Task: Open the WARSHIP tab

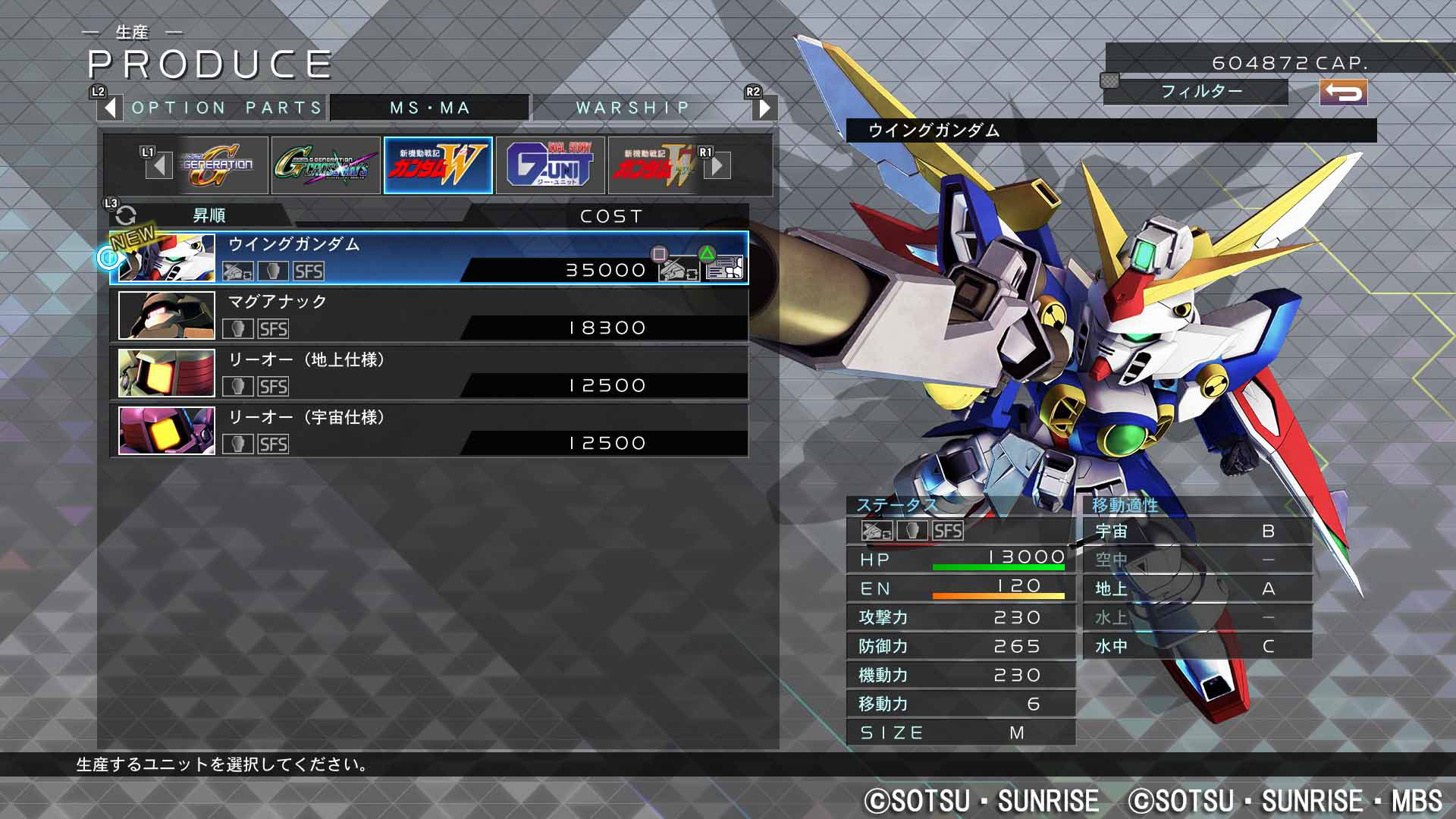Action: coord(632,108)
